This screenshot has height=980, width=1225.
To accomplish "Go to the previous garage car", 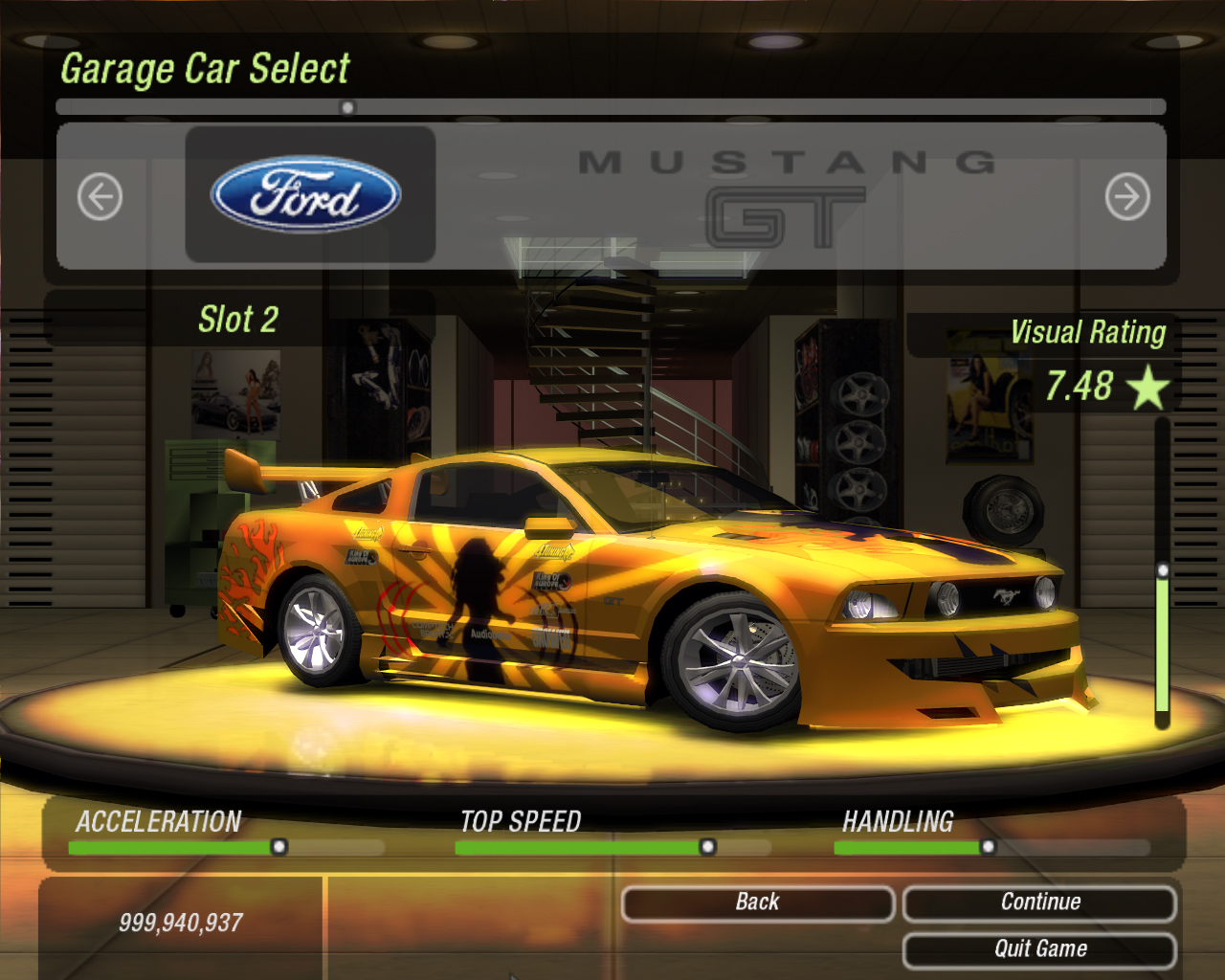I will (x=100, y=197).
